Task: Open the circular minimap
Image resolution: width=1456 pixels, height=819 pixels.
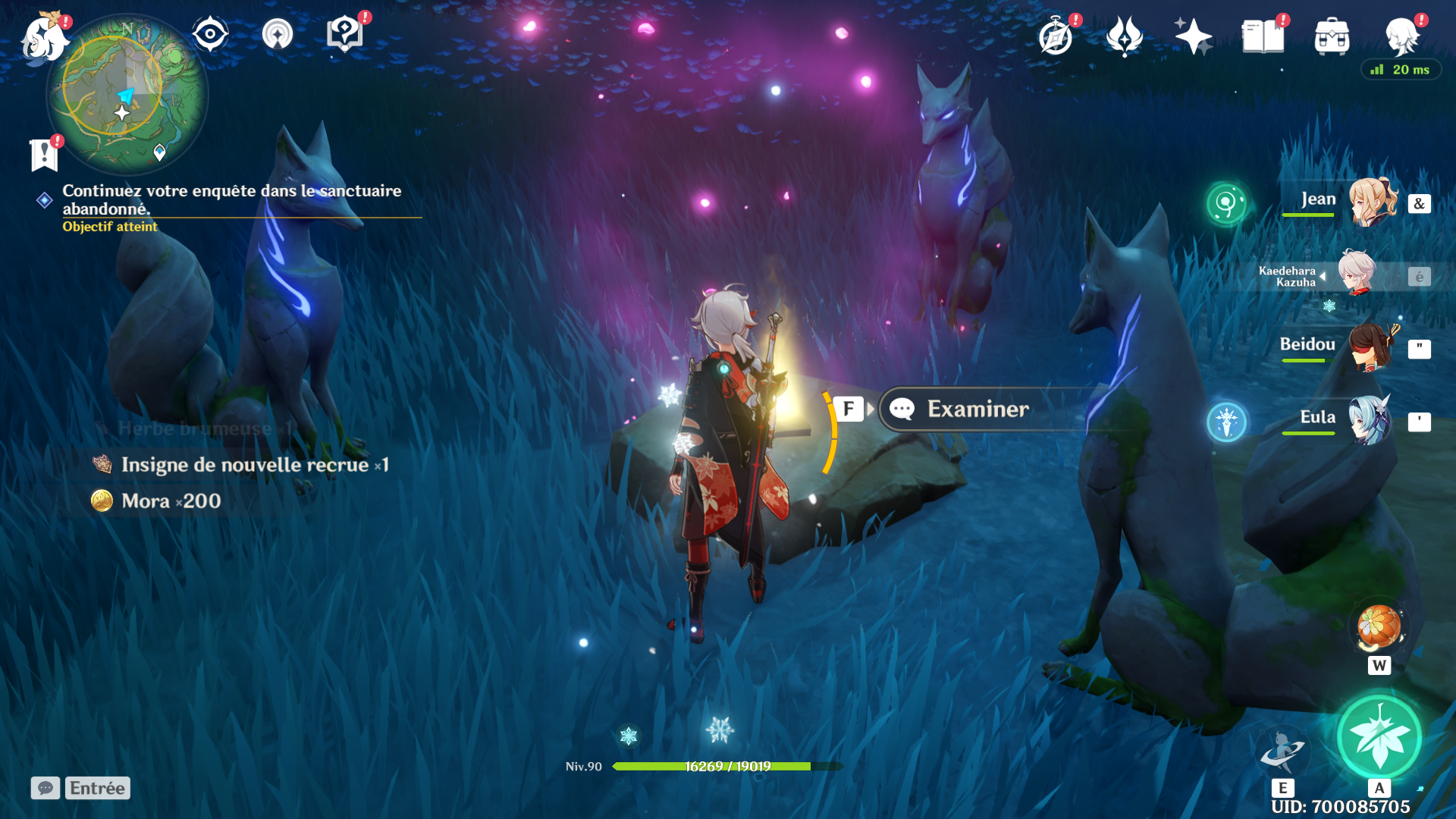Action: (x=127, y=96)
